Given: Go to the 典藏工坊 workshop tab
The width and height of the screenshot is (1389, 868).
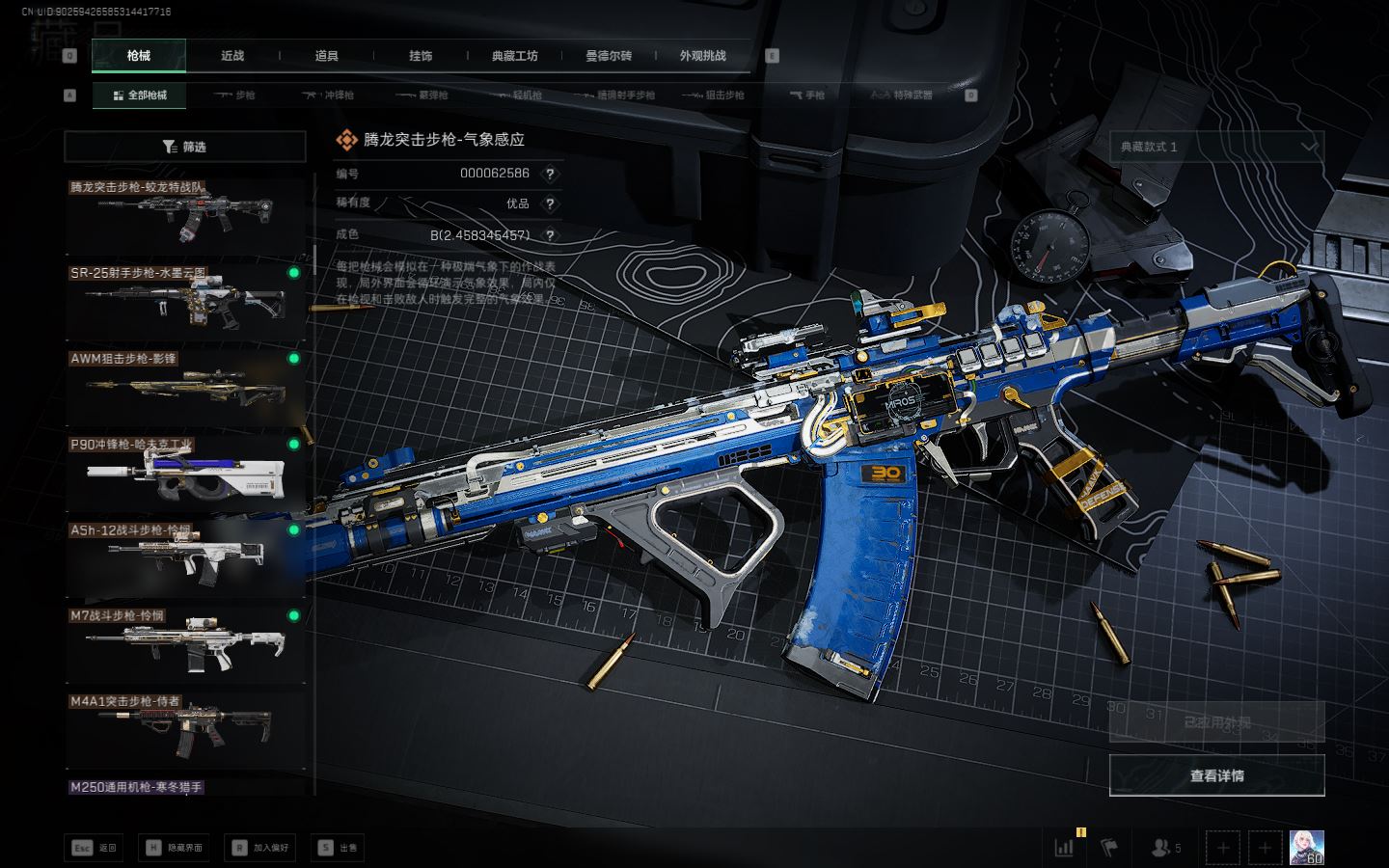Looking at the screenshot, I should 514,56.
